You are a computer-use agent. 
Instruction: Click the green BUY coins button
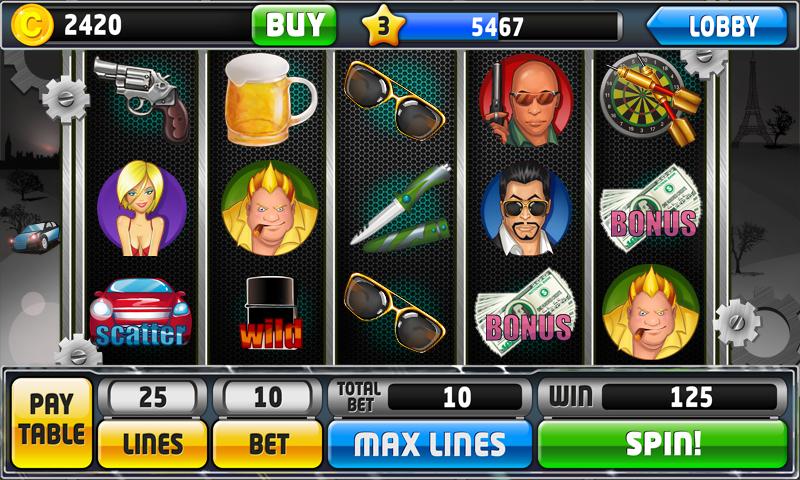coord(293,25)
